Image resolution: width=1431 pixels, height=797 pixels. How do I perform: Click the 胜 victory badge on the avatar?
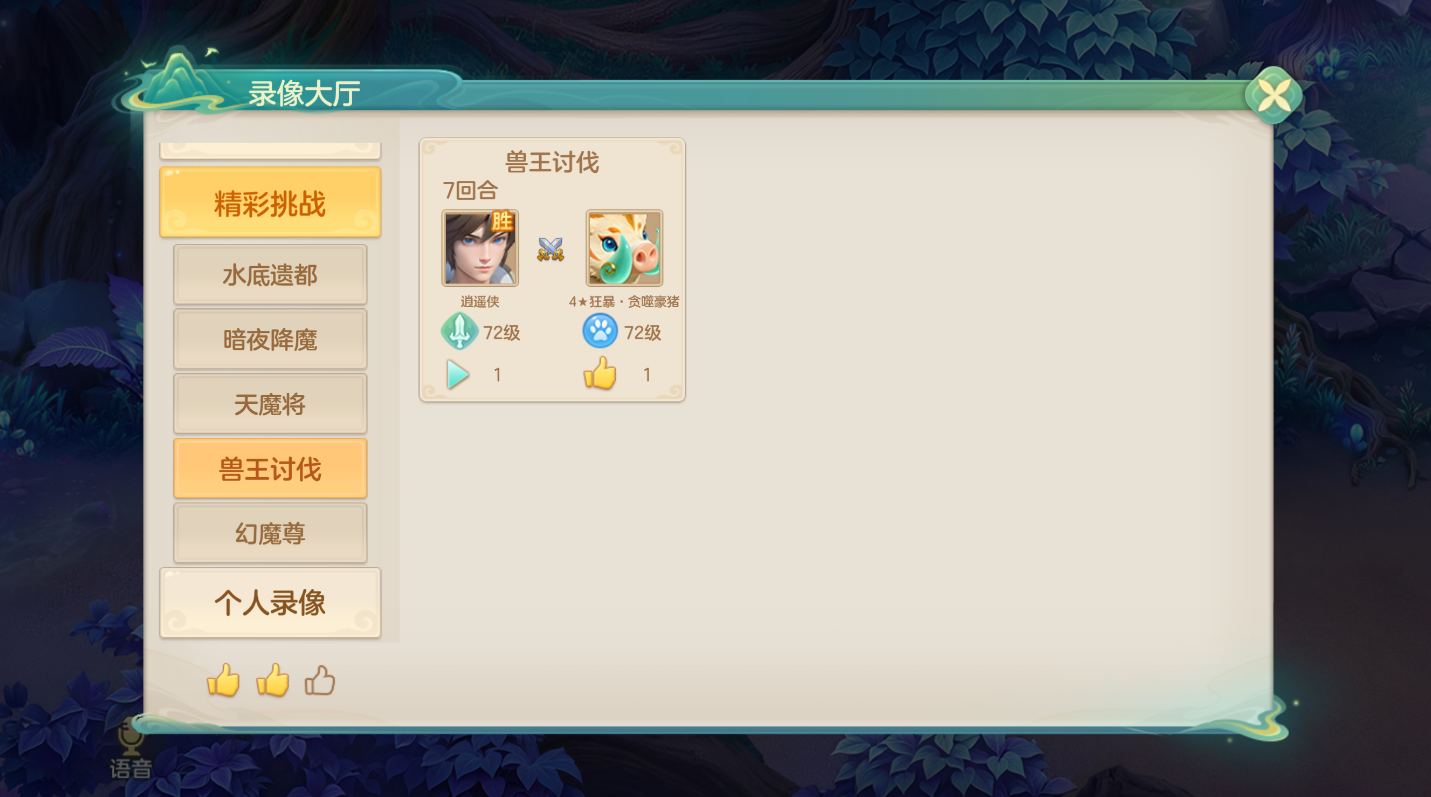pyautogui.click(x=503, y=222)
